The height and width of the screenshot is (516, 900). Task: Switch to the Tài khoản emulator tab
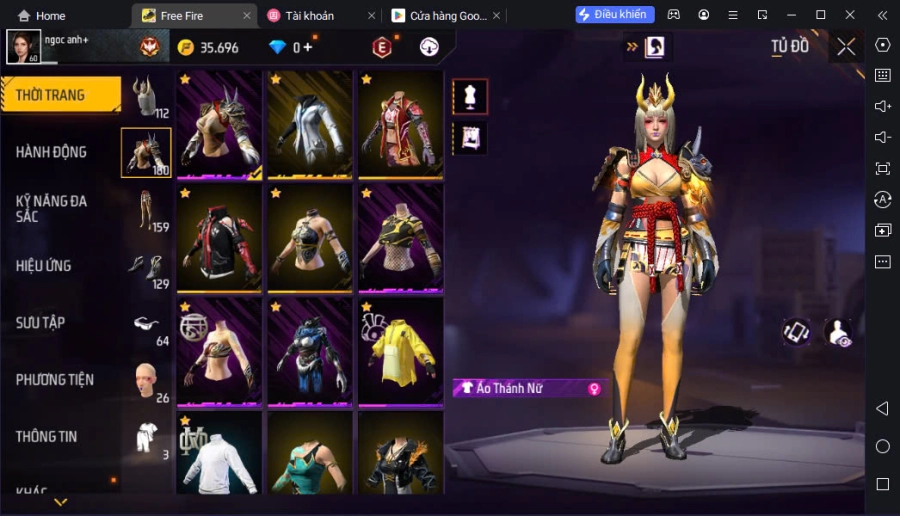pyautogui.click(x=314, y=16)
